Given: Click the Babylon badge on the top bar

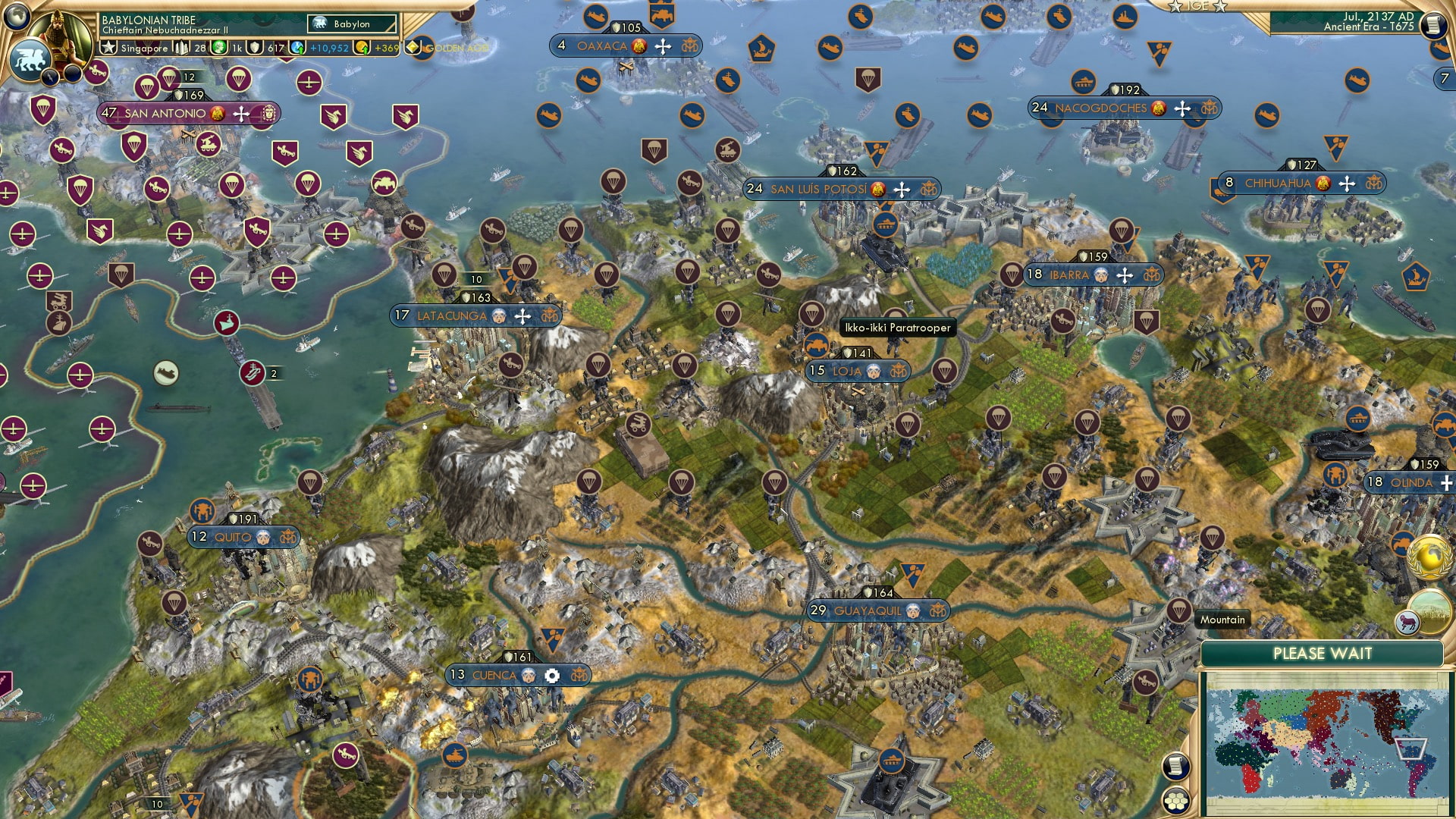Looking at the screenshot, I should point(349,24).
